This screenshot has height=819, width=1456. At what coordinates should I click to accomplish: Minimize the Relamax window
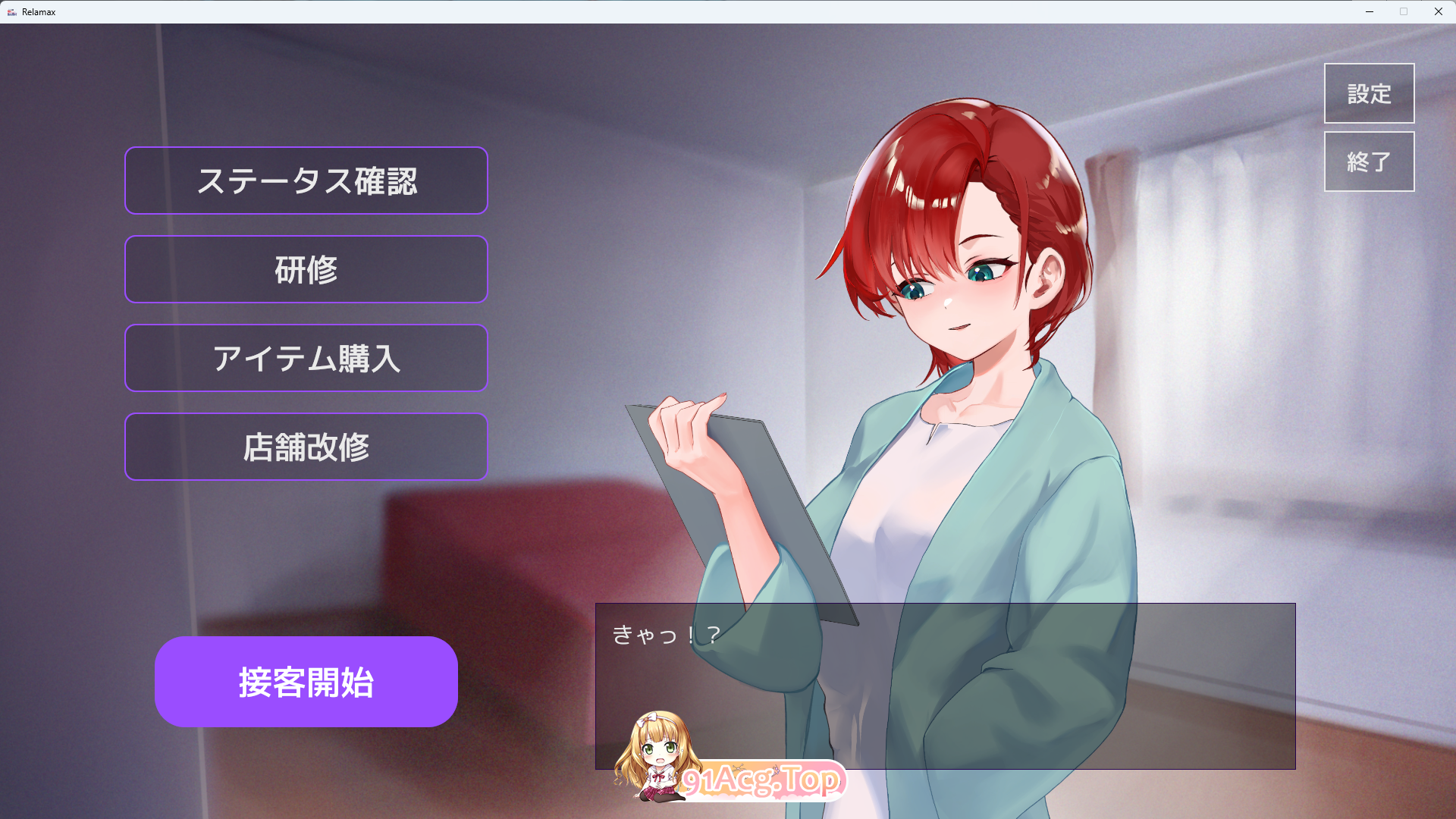(1370, 11)
